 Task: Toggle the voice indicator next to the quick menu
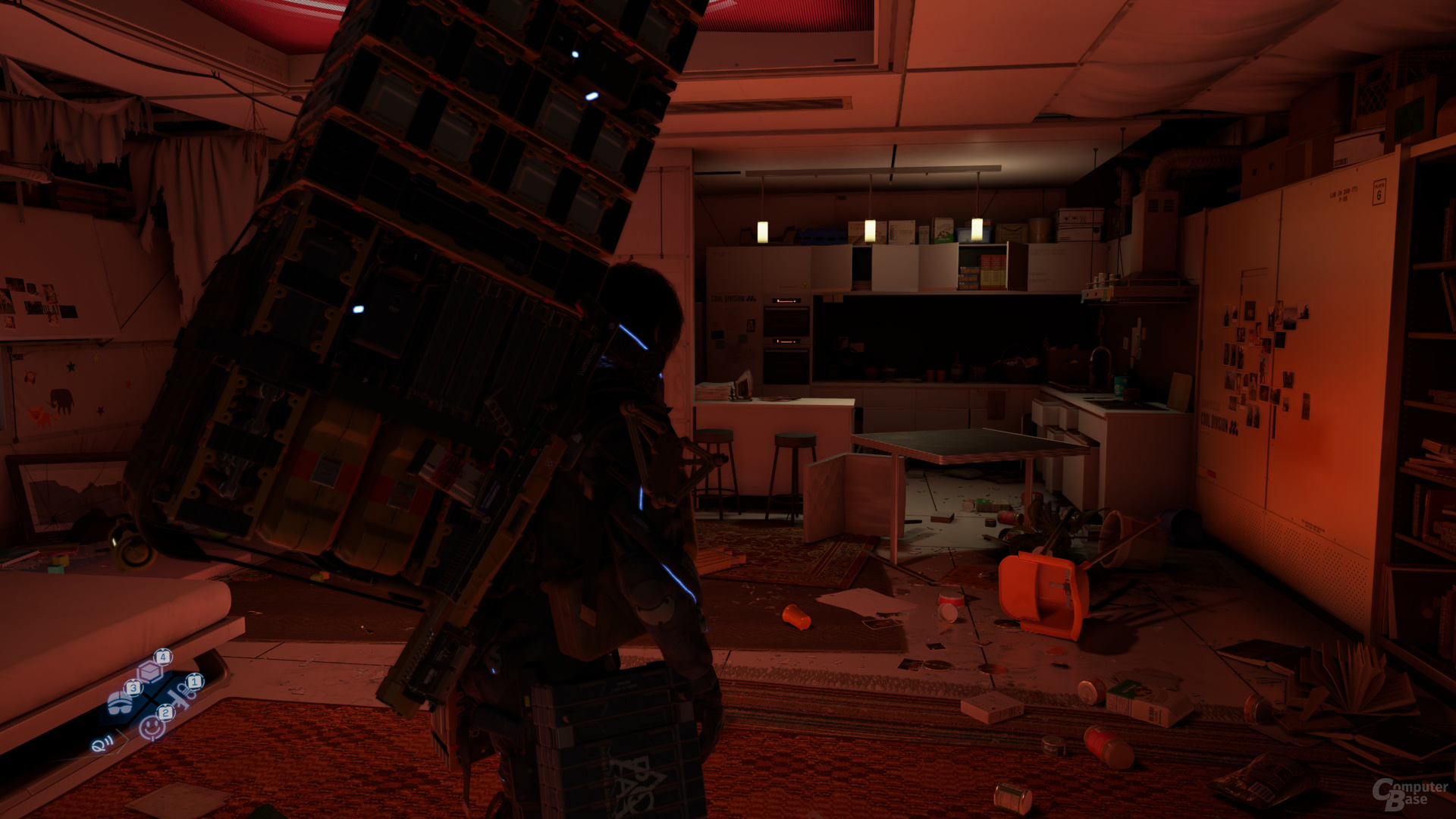[x=101, y=745]
